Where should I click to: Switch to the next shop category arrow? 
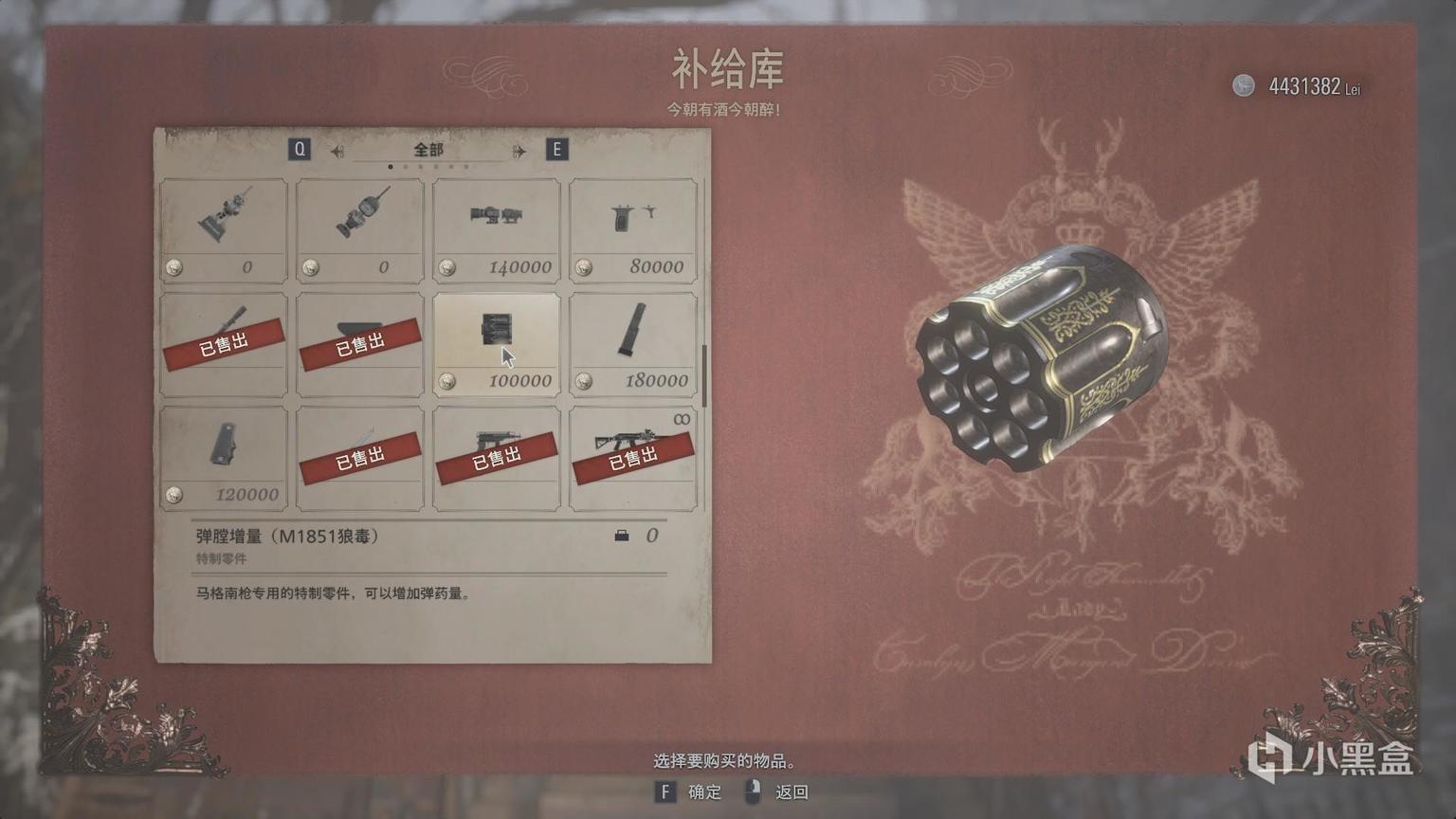pos(519,151)
